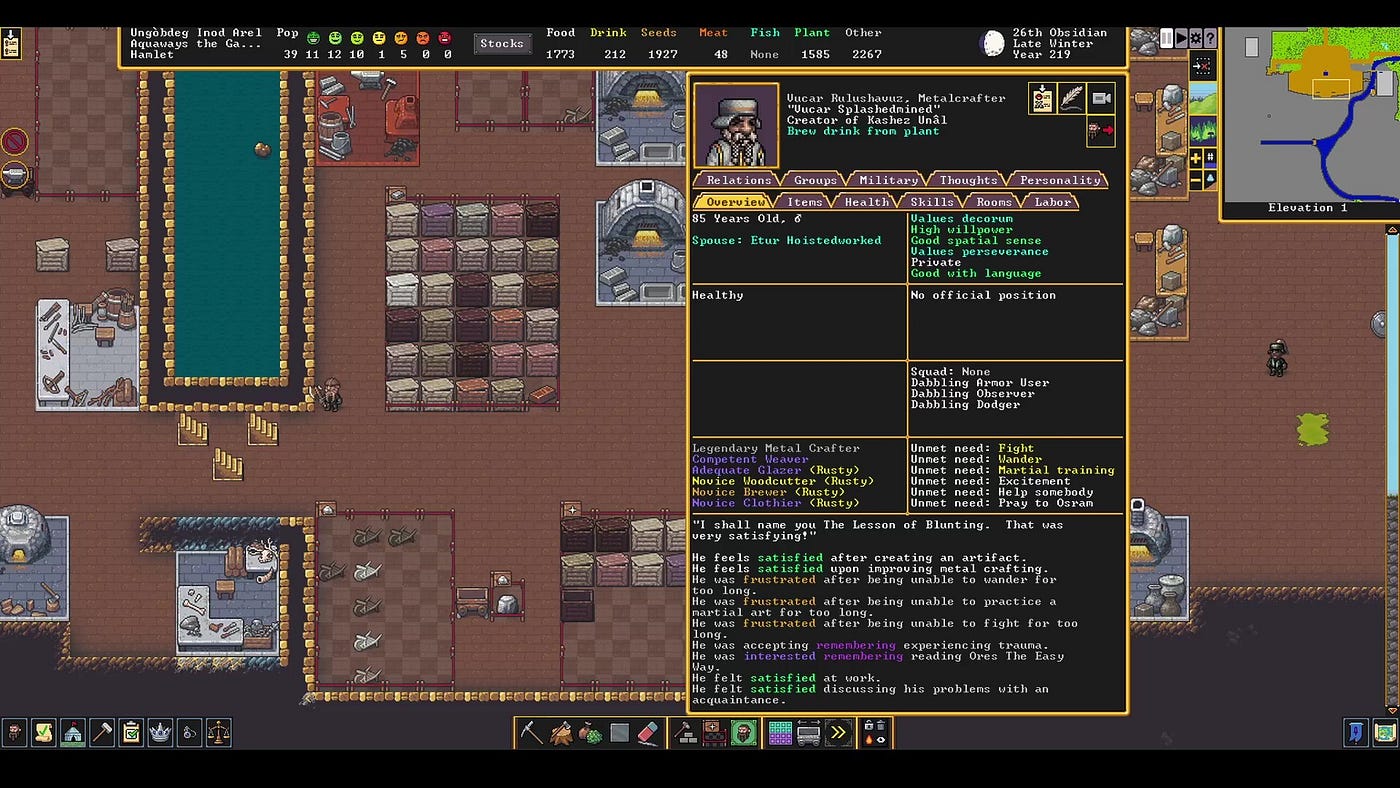The image size is (1400, 788).
Task: Select the pickaxe digging tool
Action: [531, 733]
